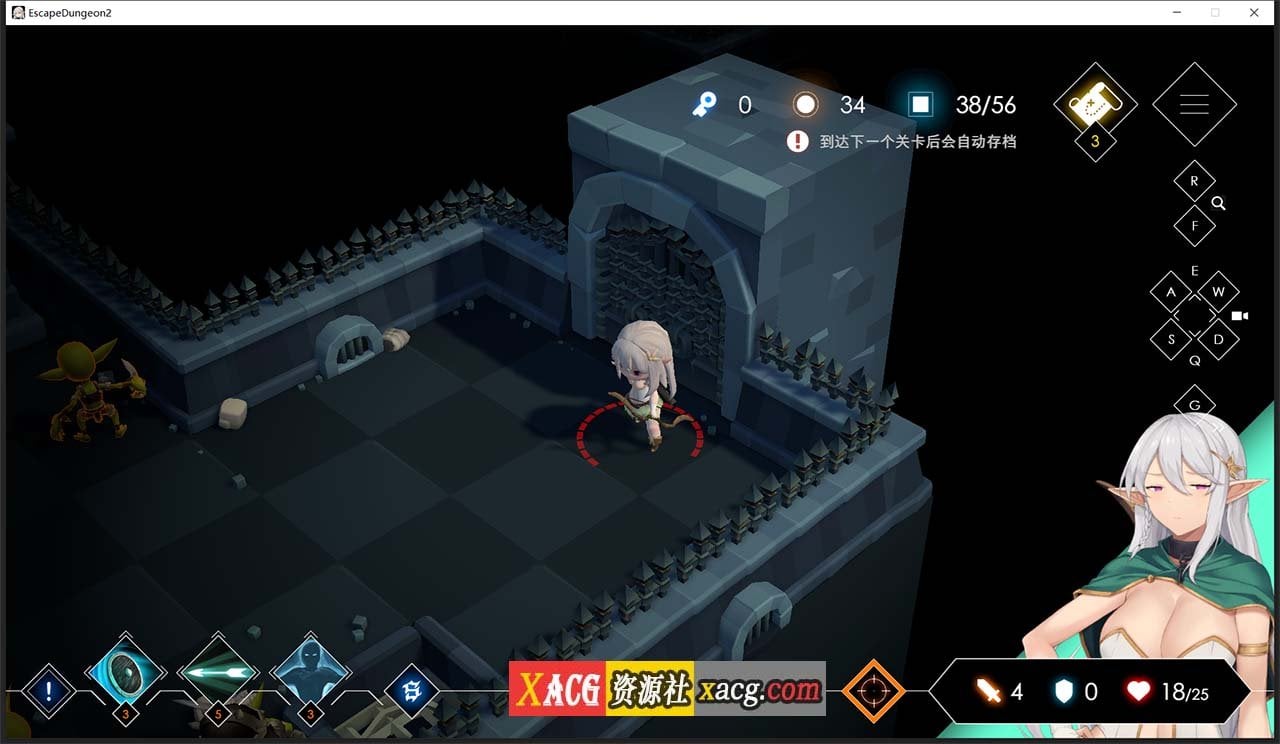Click the magnifier zoom icon near R key
Viewport: 1280px width, 744px height.
click(x=1218, y=203)
